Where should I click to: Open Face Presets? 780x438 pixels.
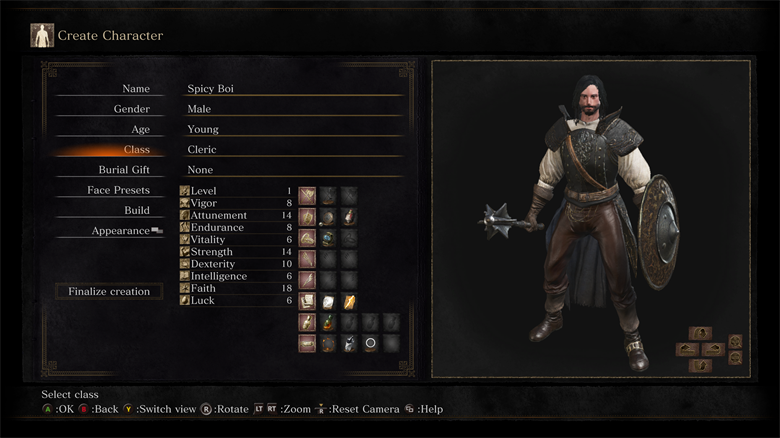[118, 190]
